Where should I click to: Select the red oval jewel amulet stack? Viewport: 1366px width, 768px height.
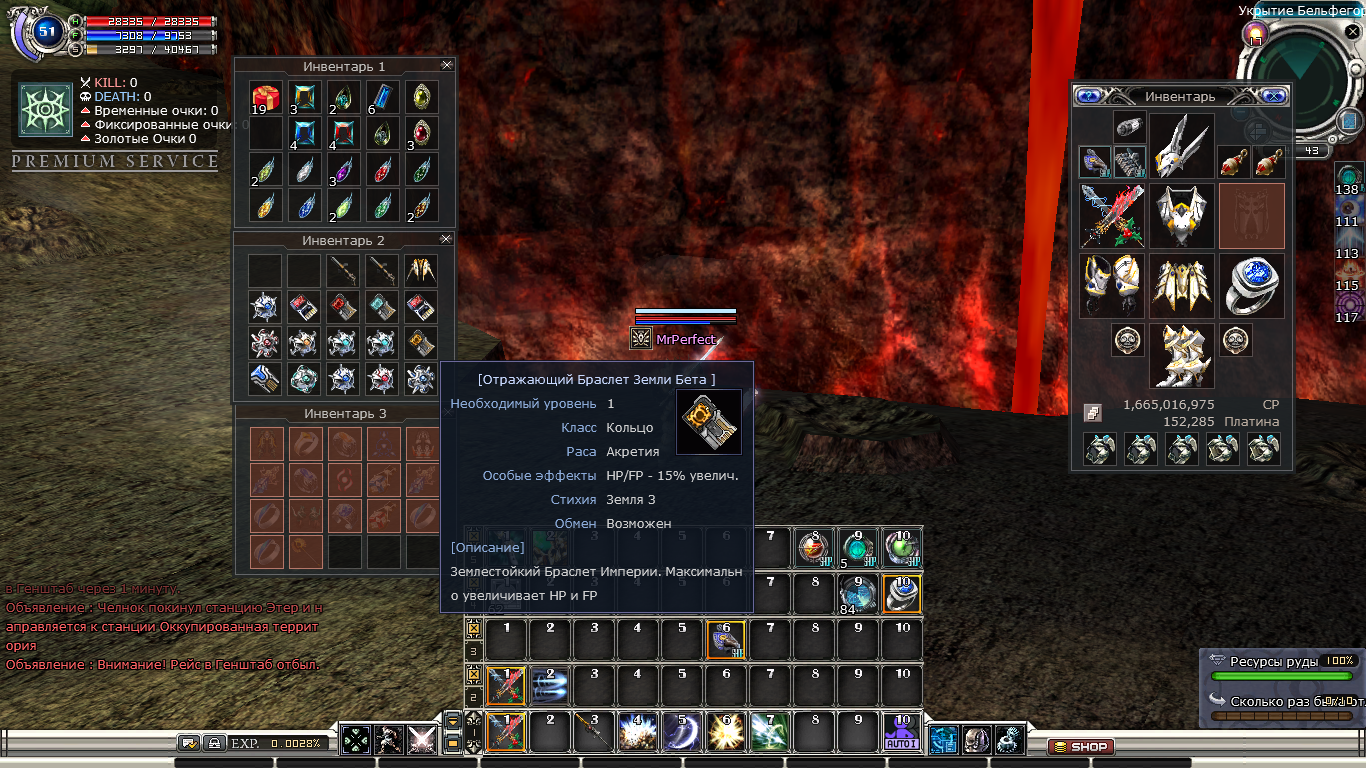pos(421,133)
